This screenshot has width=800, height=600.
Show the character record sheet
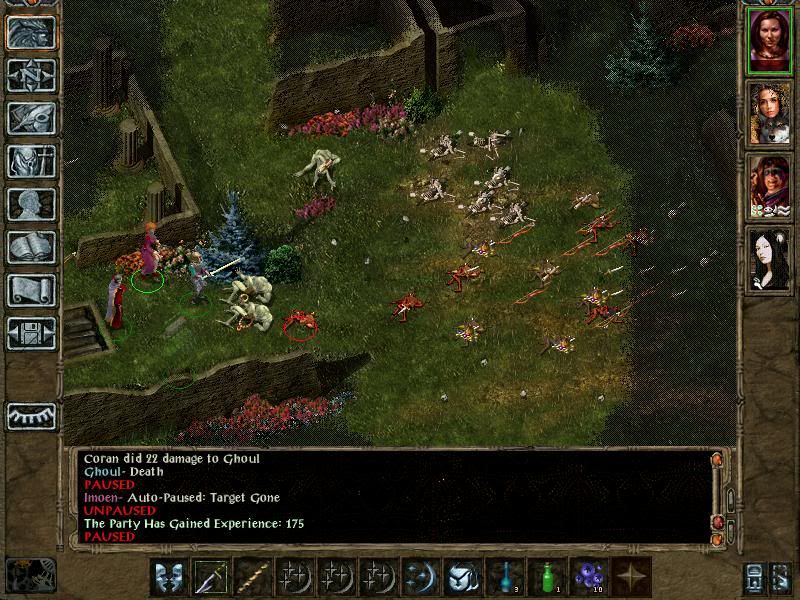pos(31,204)
